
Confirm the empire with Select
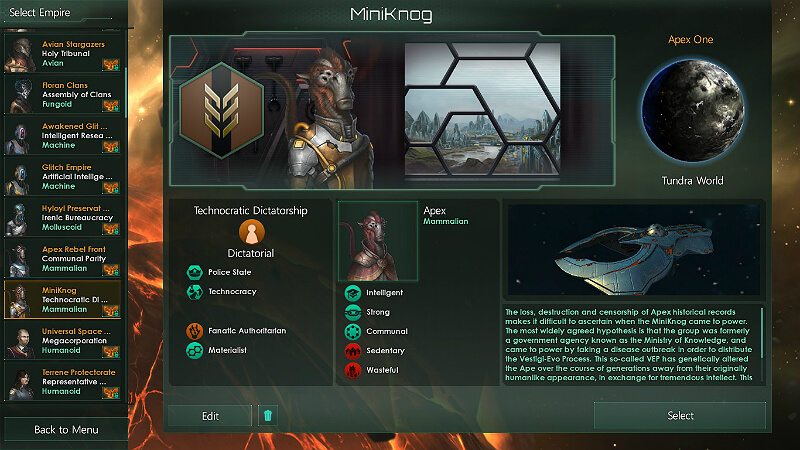pyautogui.click(x=680, y=416)
